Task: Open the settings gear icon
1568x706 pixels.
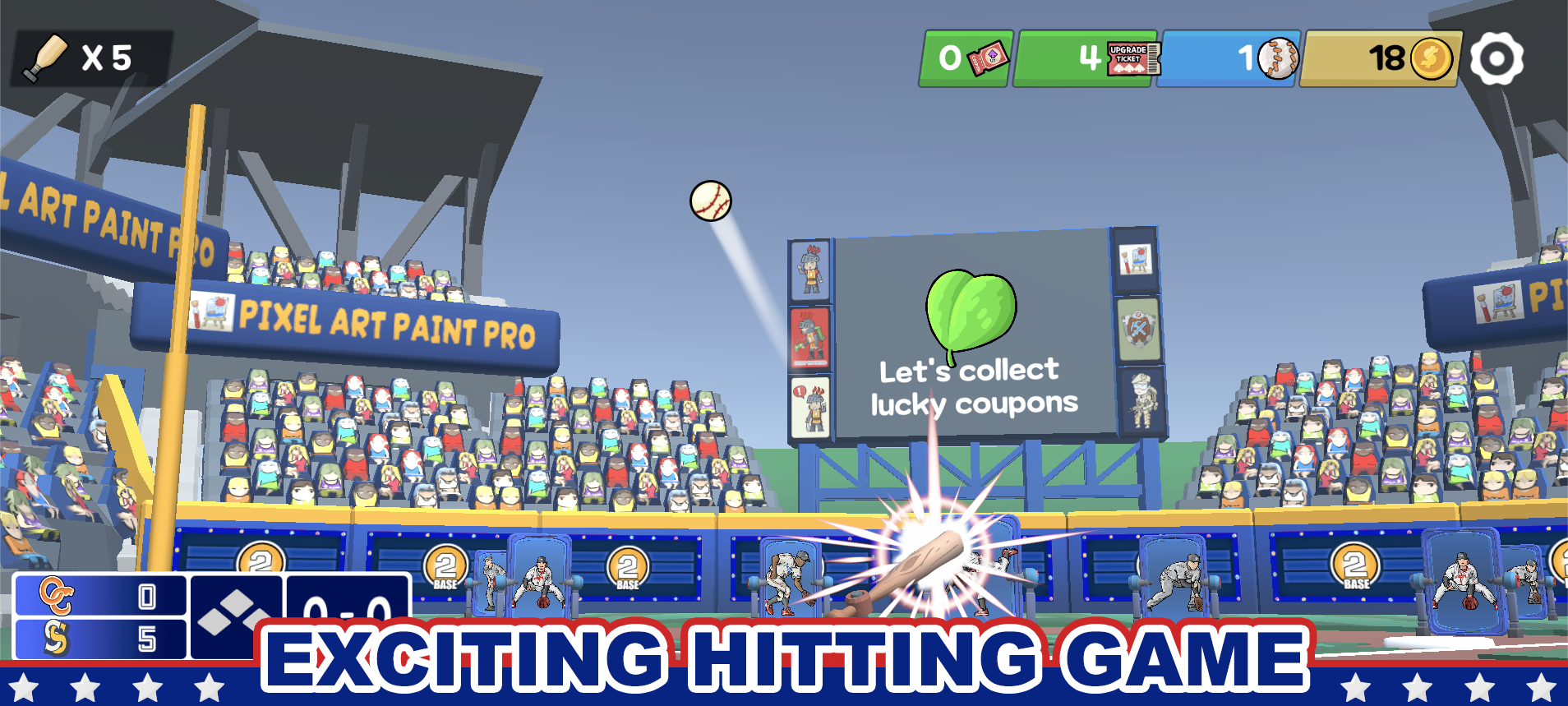Action: coord(1498,58)
